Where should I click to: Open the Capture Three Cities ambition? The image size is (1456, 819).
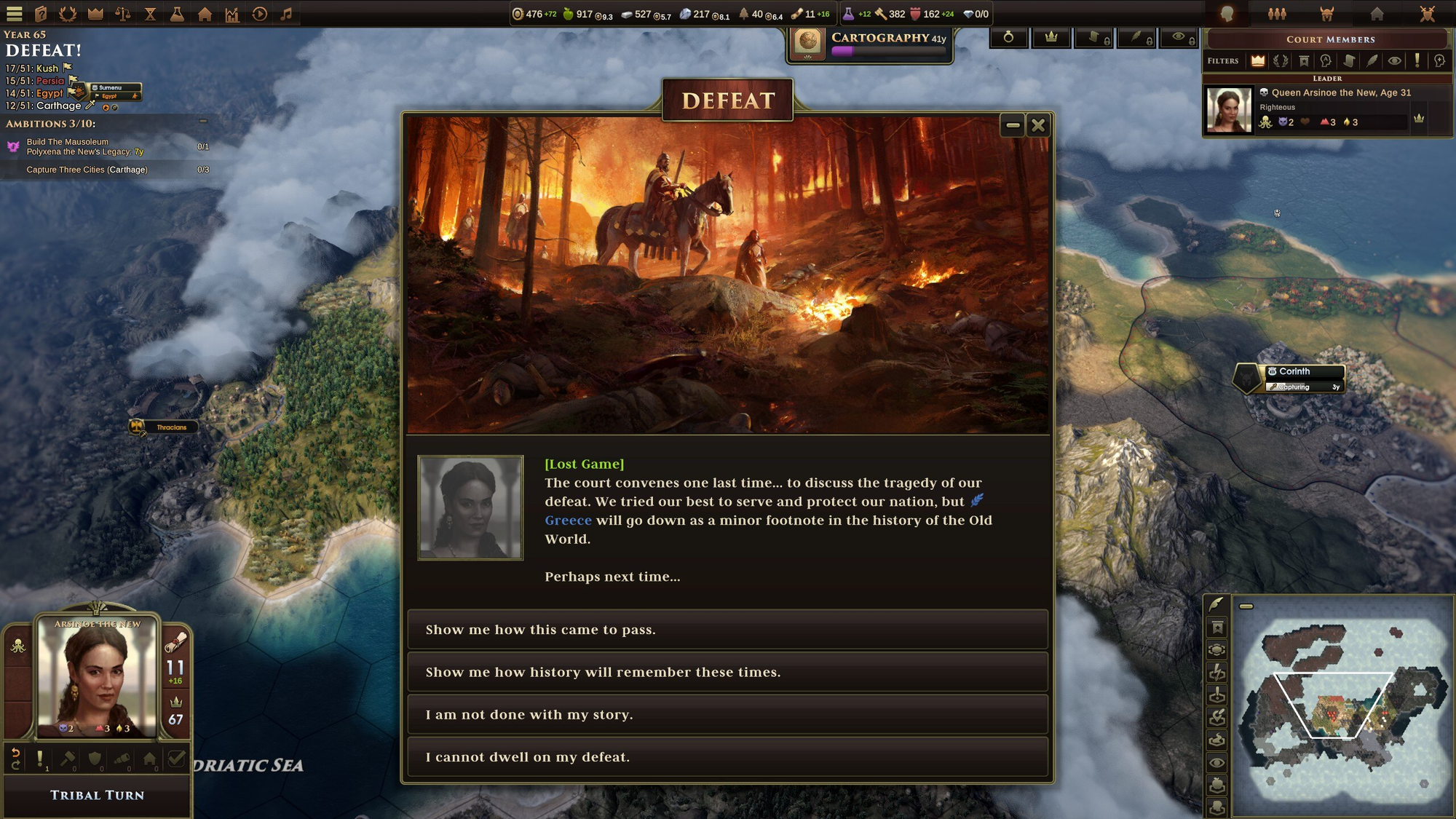[x=87, y=170]
